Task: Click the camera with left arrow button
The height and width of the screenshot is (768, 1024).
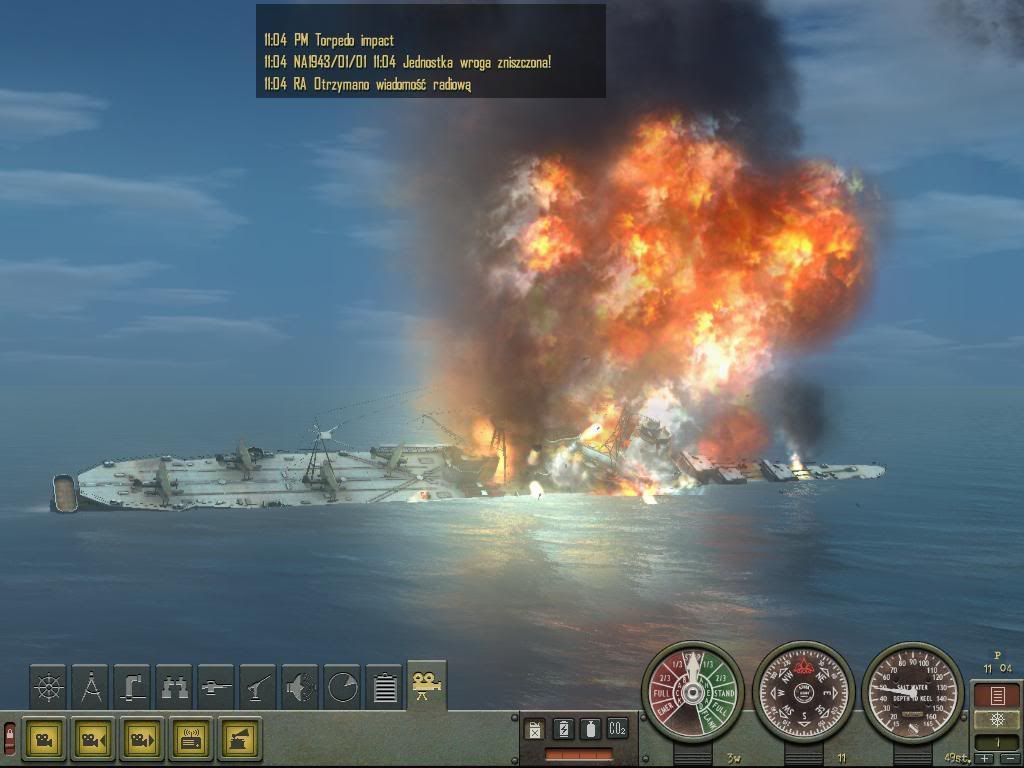Action: click(x=92, y=739)
